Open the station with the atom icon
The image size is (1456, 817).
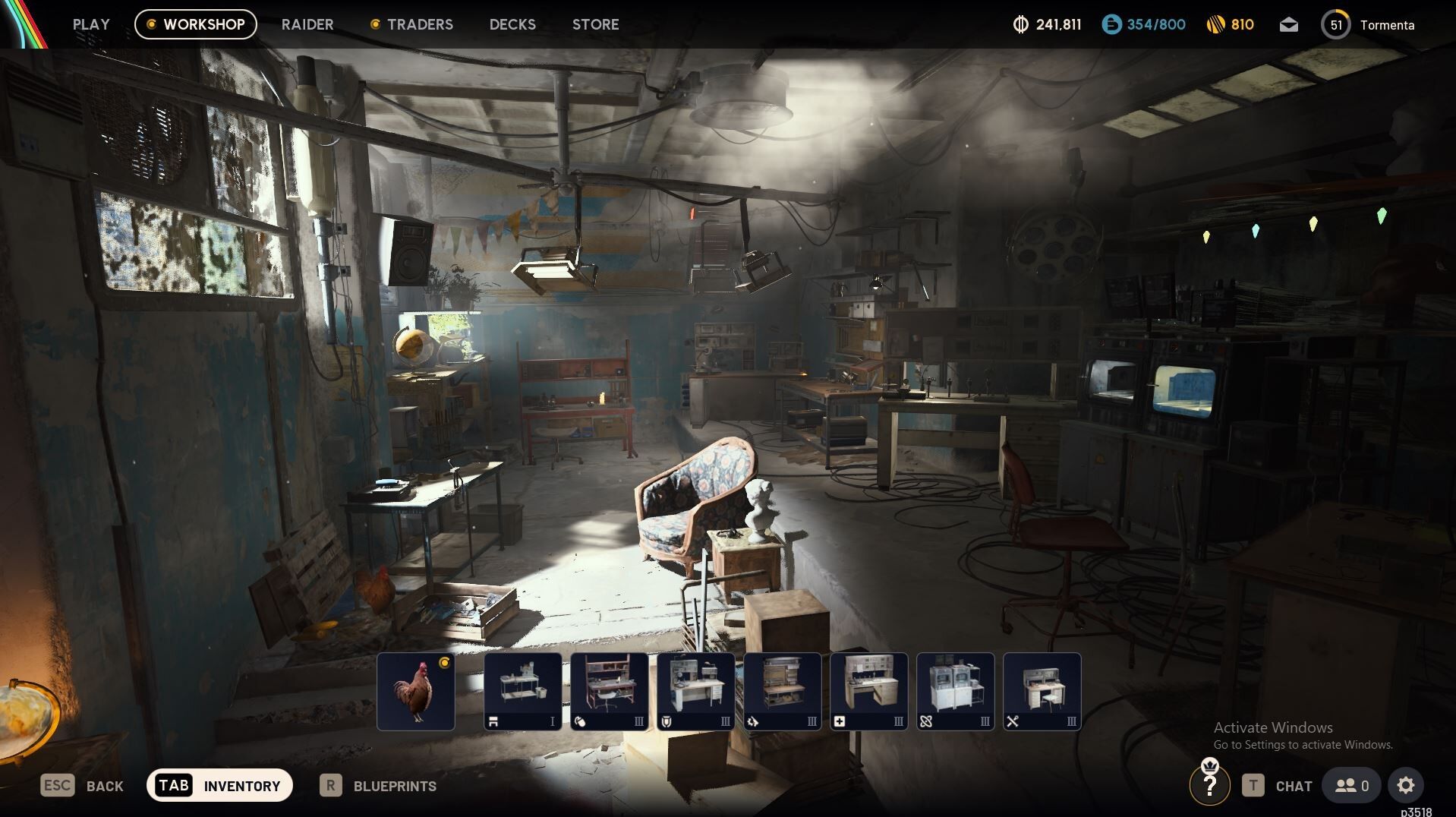956,692
